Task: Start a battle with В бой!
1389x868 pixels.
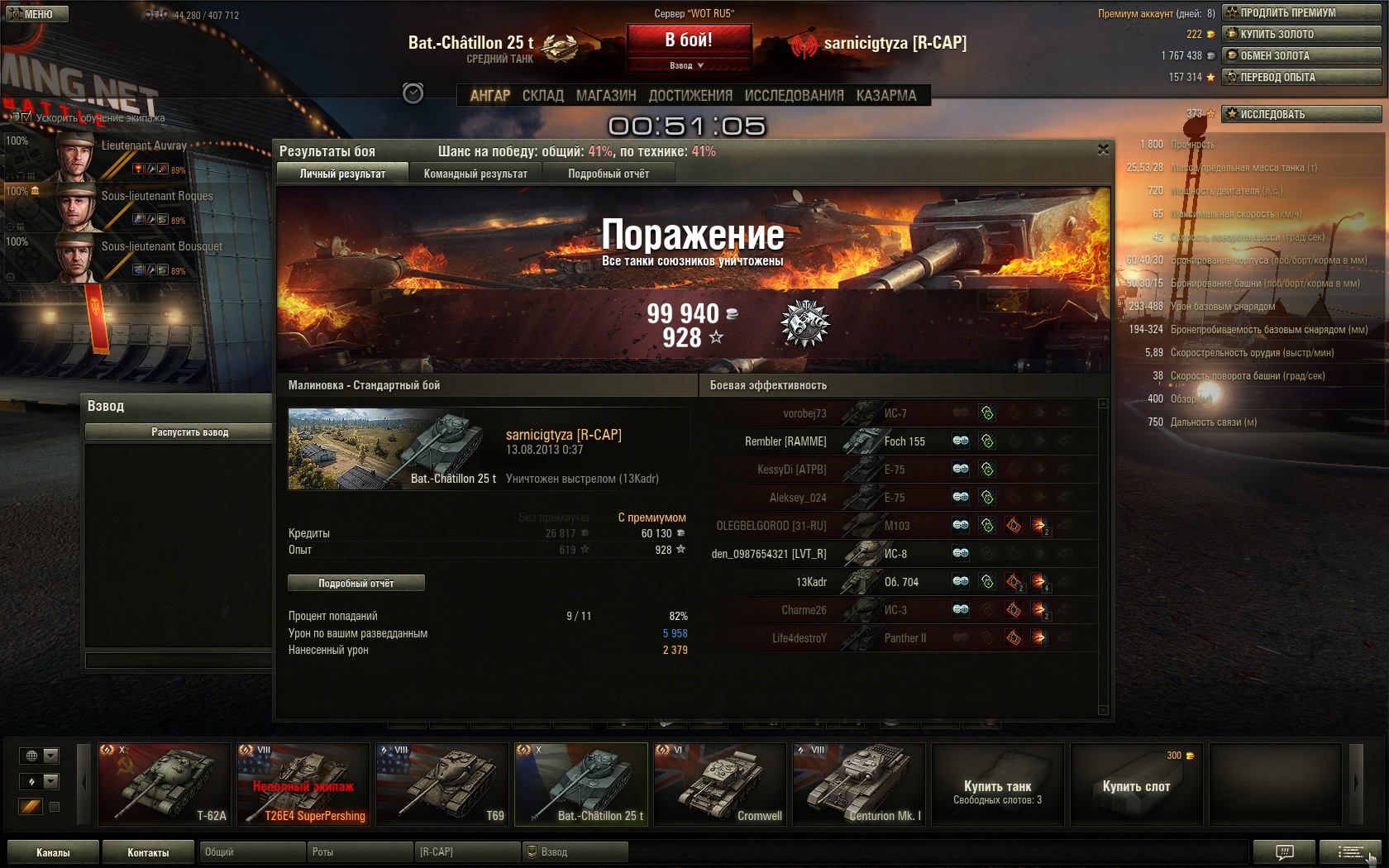Action: click(x=689, y=40)
